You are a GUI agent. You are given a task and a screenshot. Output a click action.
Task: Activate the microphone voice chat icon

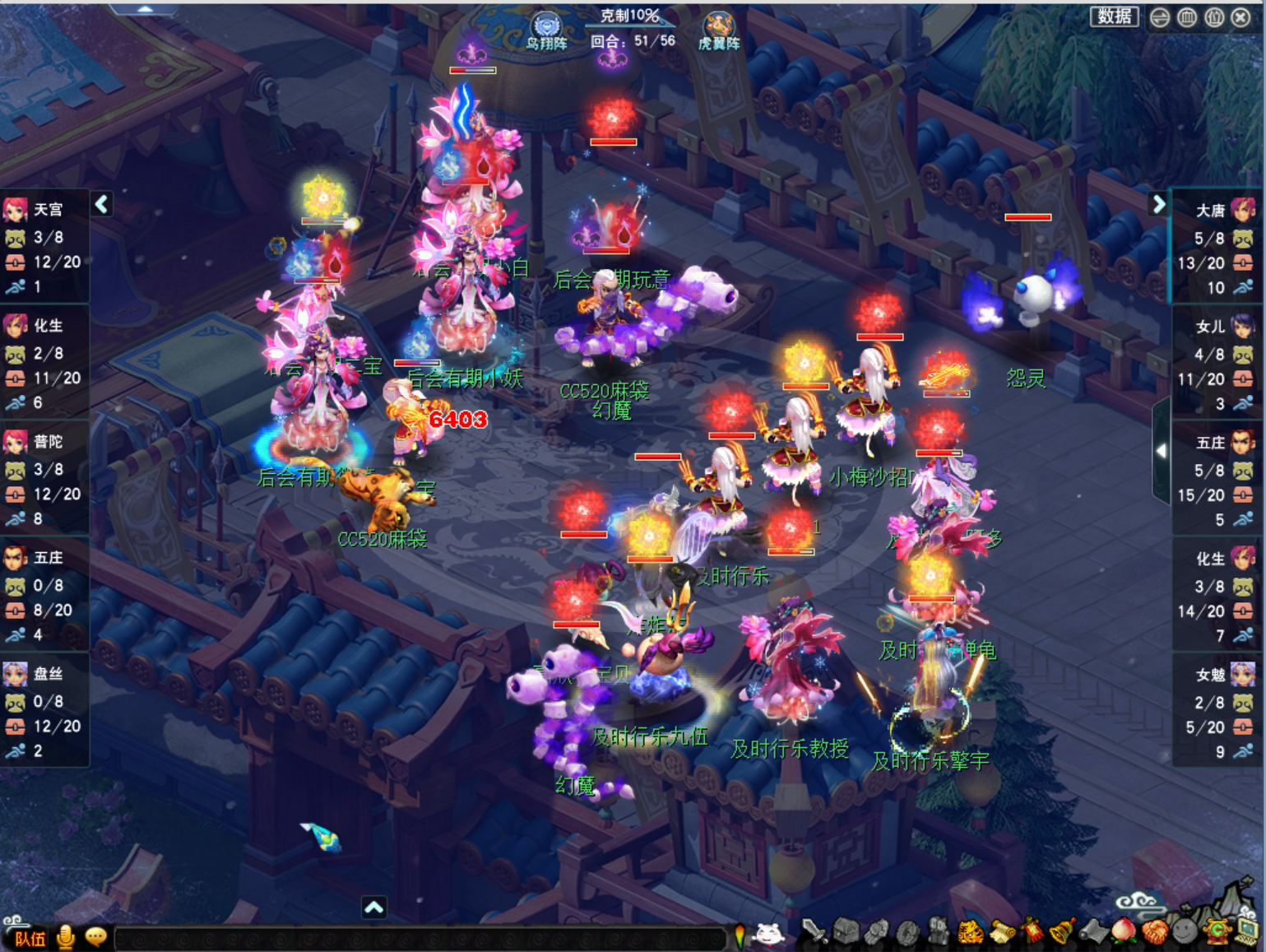coord(66,936)
